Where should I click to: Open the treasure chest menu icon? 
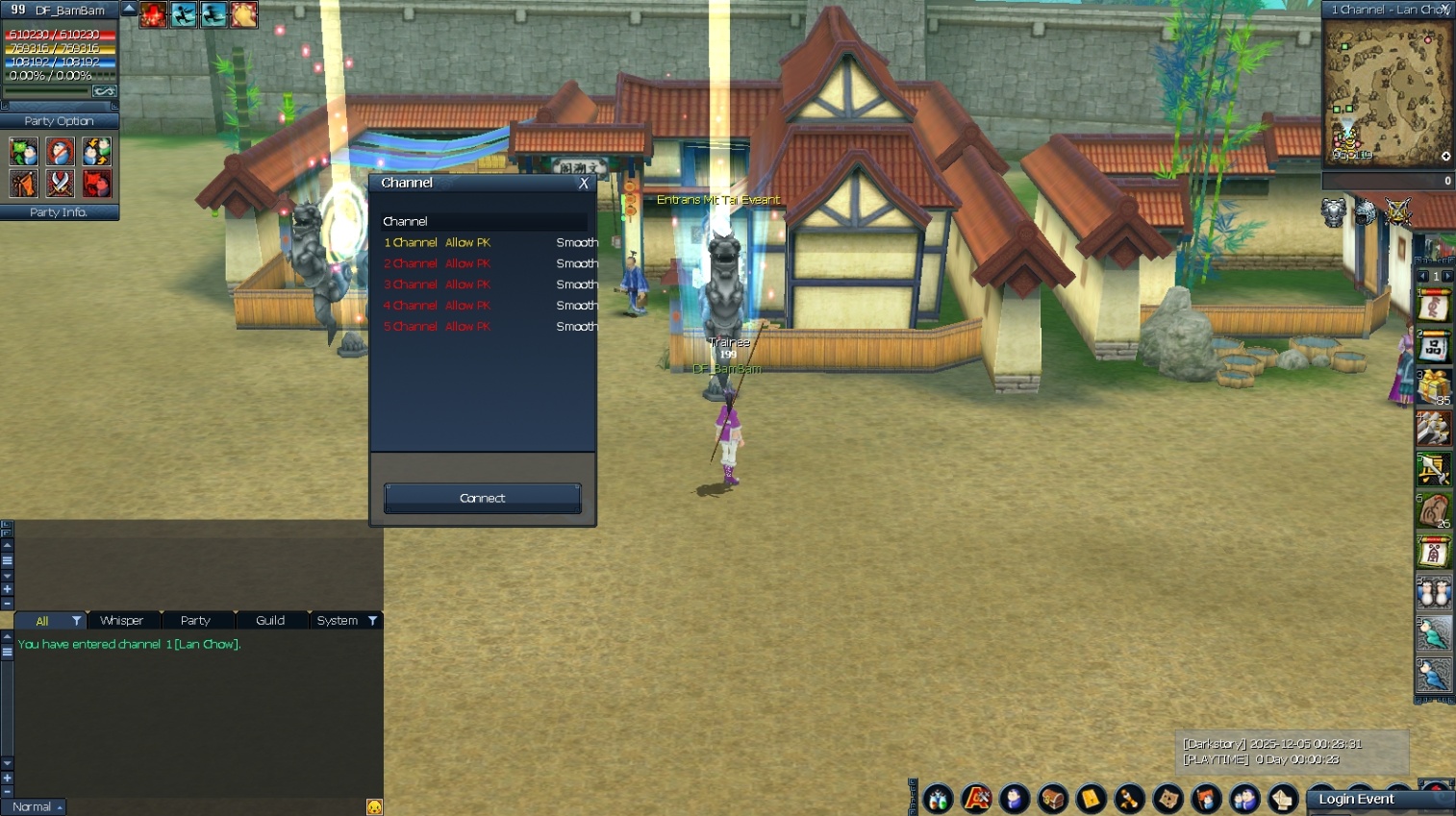pos(1053,799)
